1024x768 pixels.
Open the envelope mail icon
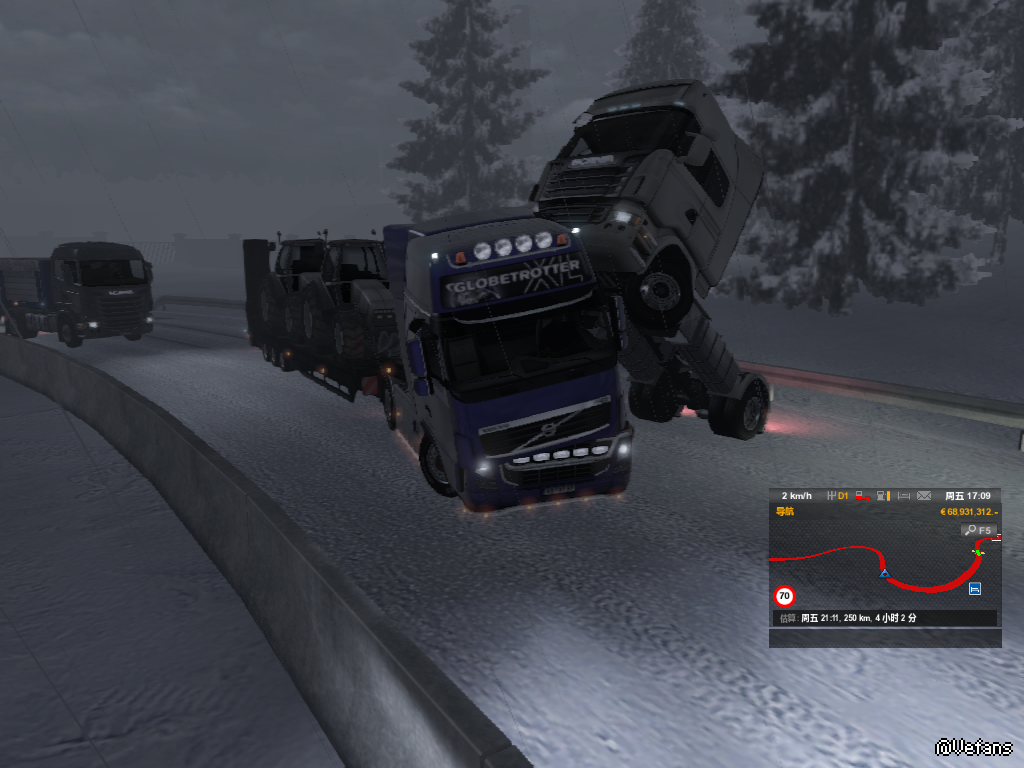923,496
